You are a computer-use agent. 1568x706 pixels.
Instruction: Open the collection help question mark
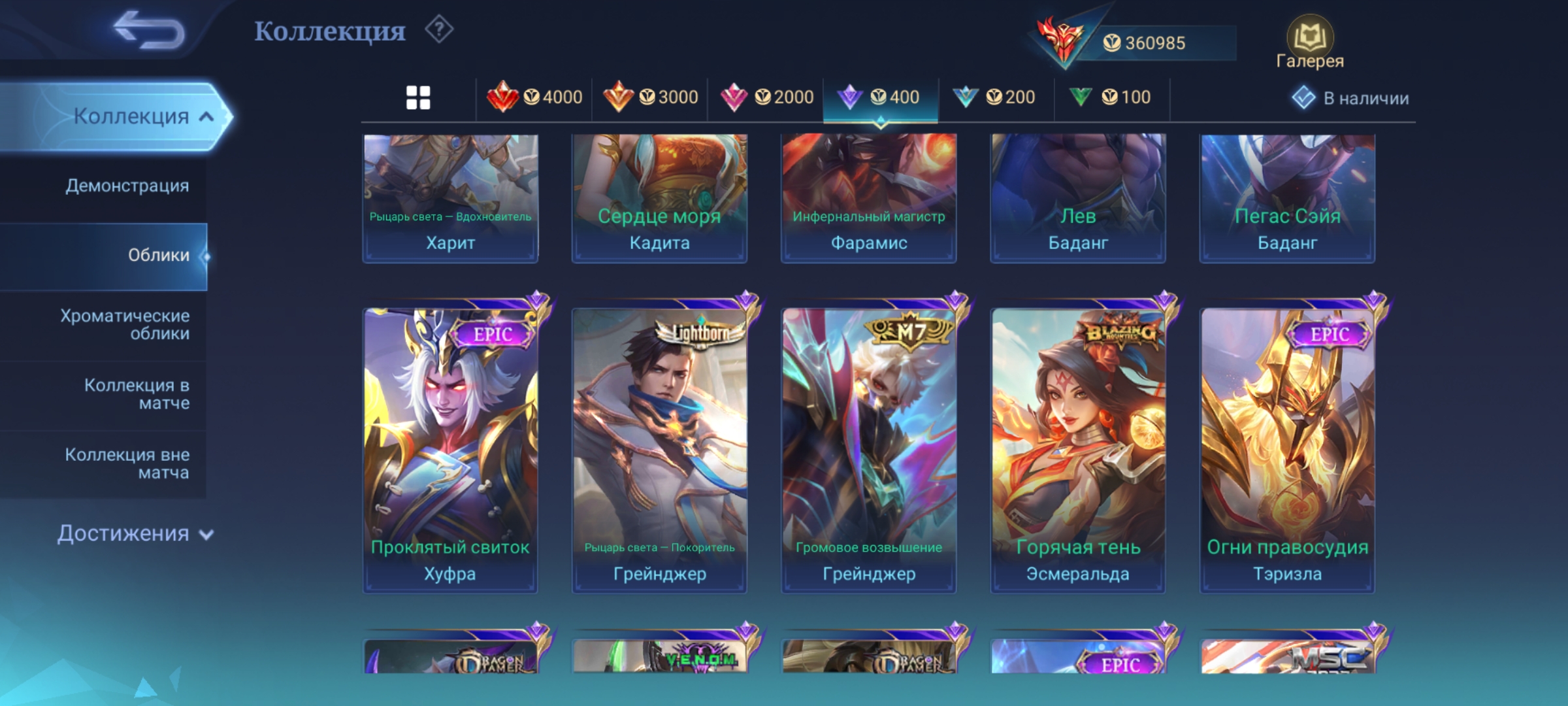[439, 30]
